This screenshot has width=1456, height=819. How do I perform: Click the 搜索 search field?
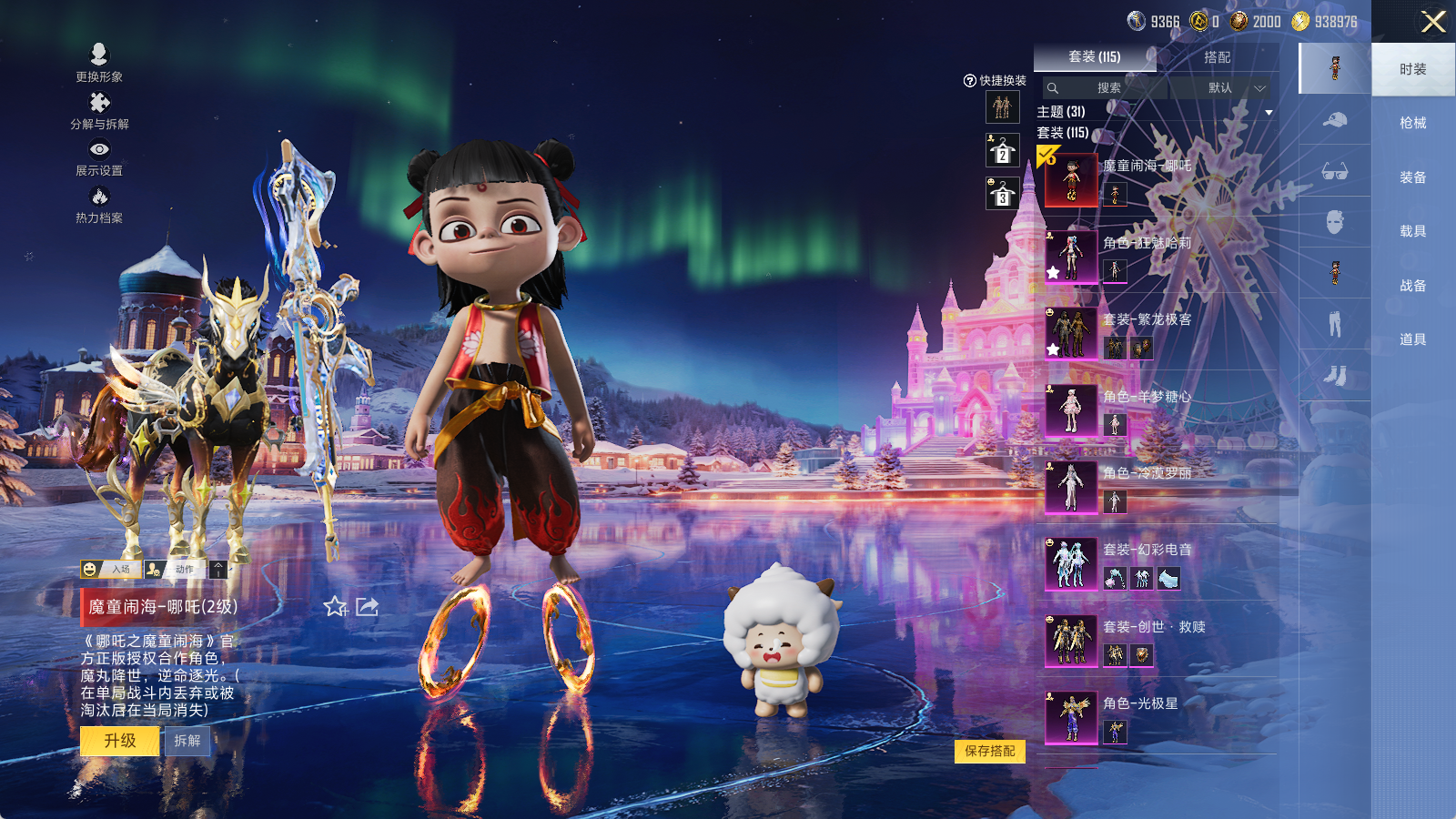(1107, 88)
